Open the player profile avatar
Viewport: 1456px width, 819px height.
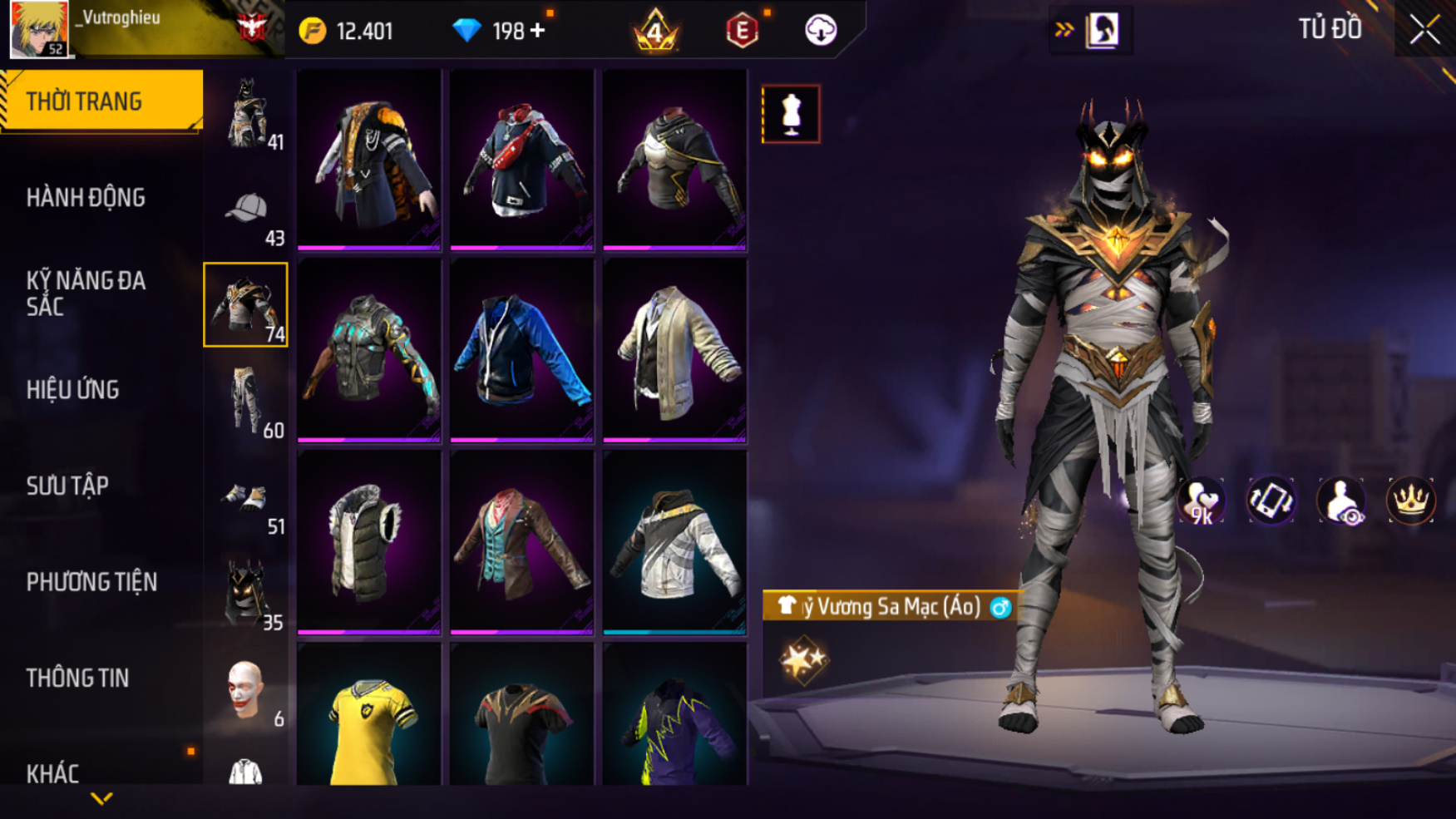[x=38, y=29]
